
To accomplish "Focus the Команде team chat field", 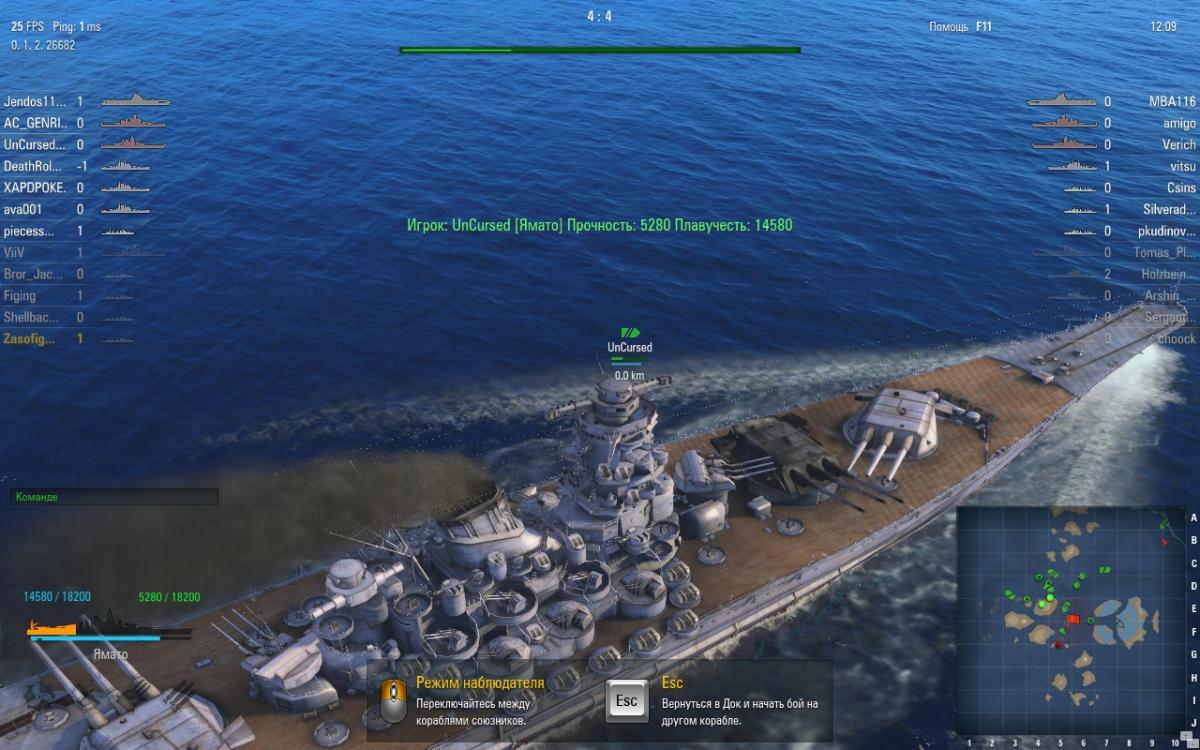I will [114, 497].
